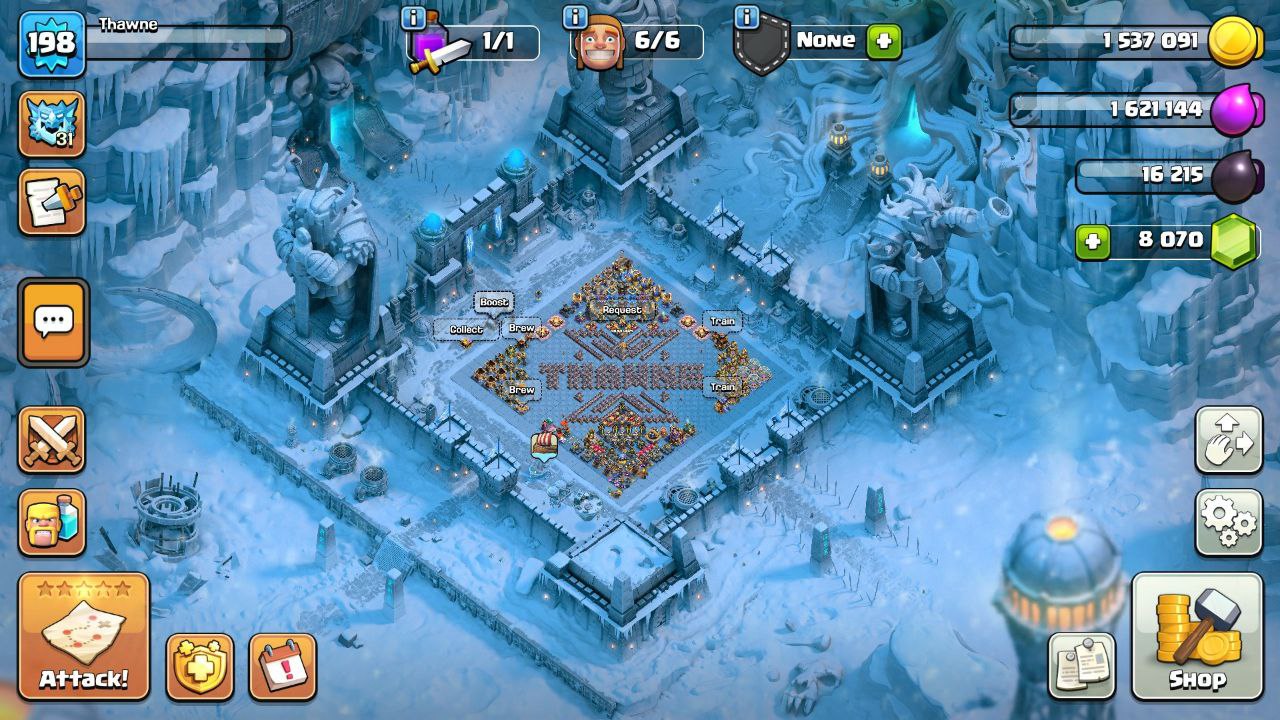The height and width of the screenshot is (720, 1280).
Task: Tap the Request bubble over the base
Action: pyautogui.click(x=621, y=310)
